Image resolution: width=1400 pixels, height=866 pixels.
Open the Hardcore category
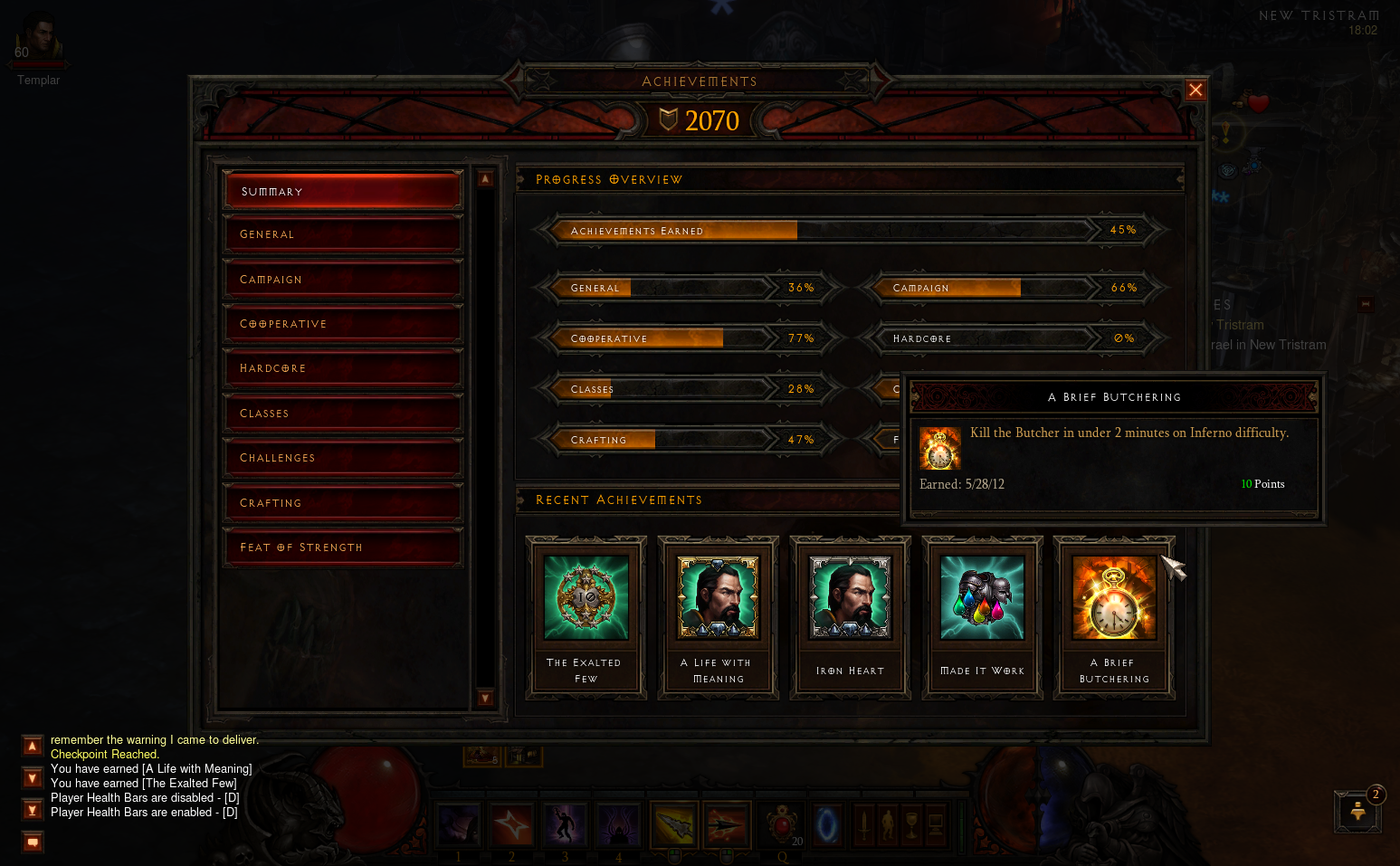click(343, 368)
